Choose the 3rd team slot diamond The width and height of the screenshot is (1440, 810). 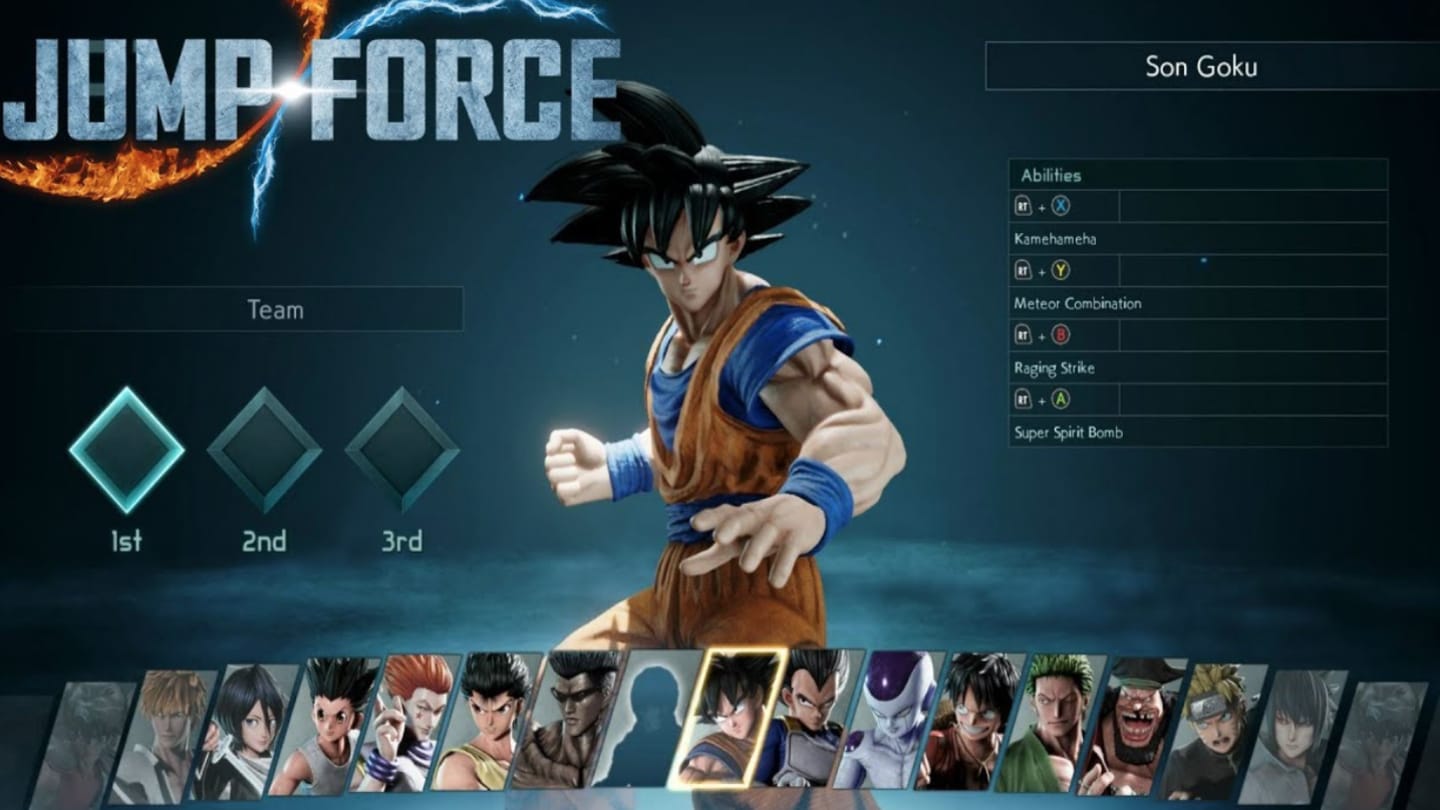[402, 451]
